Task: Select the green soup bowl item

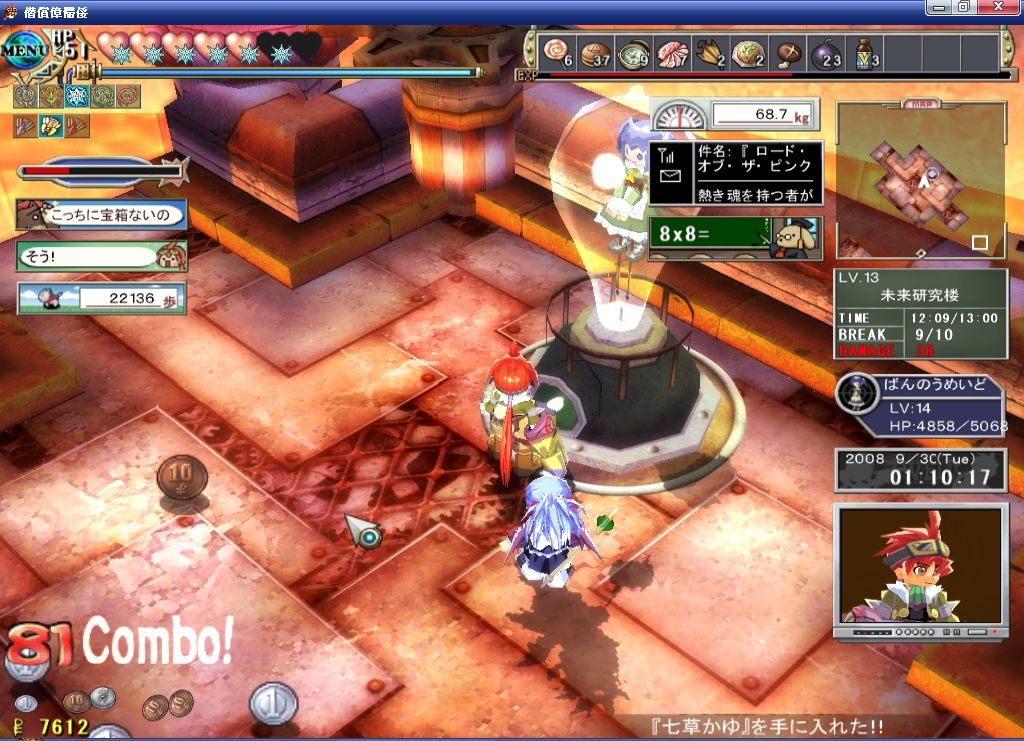Action: [634, 53]
